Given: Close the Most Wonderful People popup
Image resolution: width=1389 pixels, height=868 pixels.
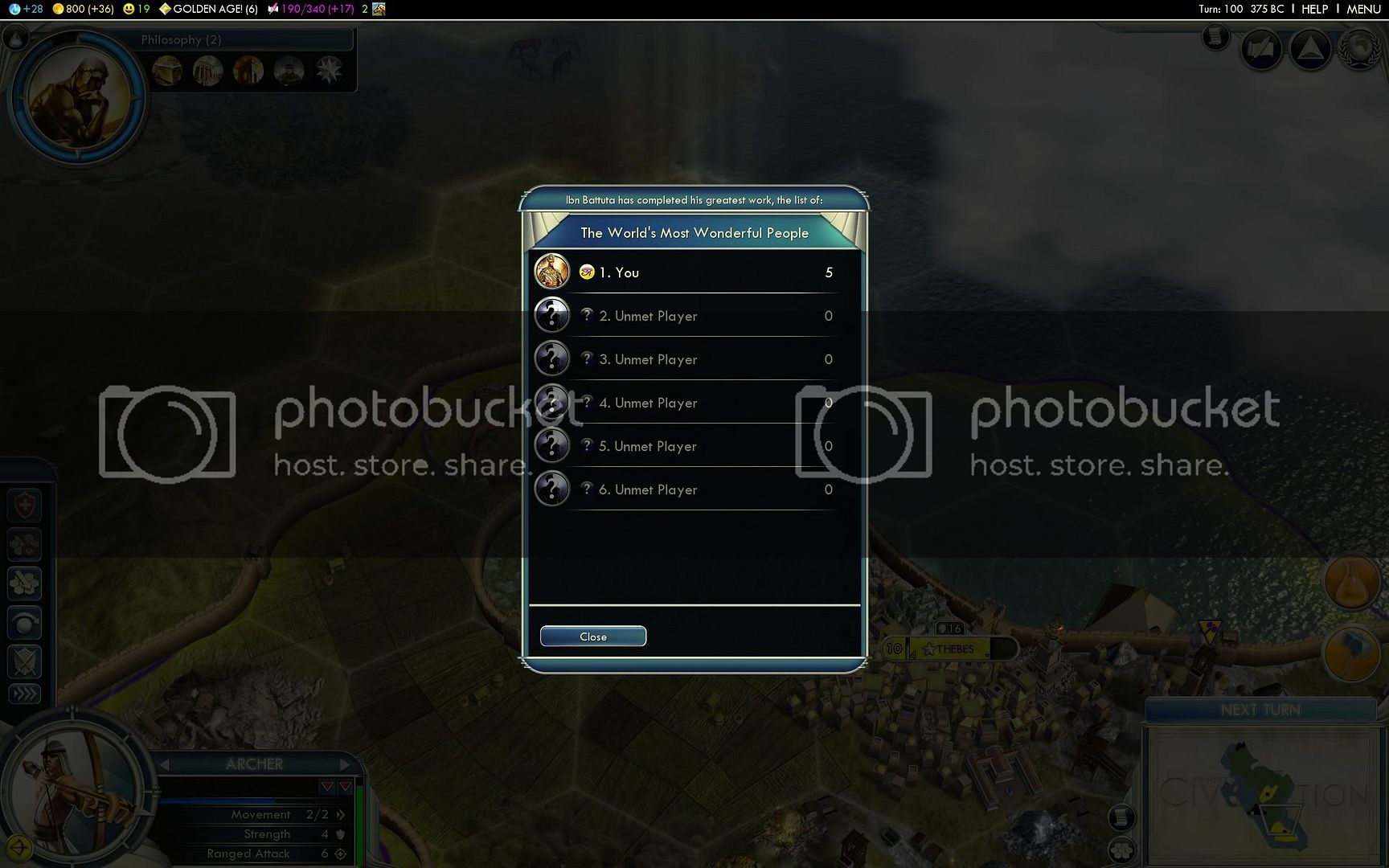Looking at the screenshot, I should pyautogui.click(x=592, y=637).
